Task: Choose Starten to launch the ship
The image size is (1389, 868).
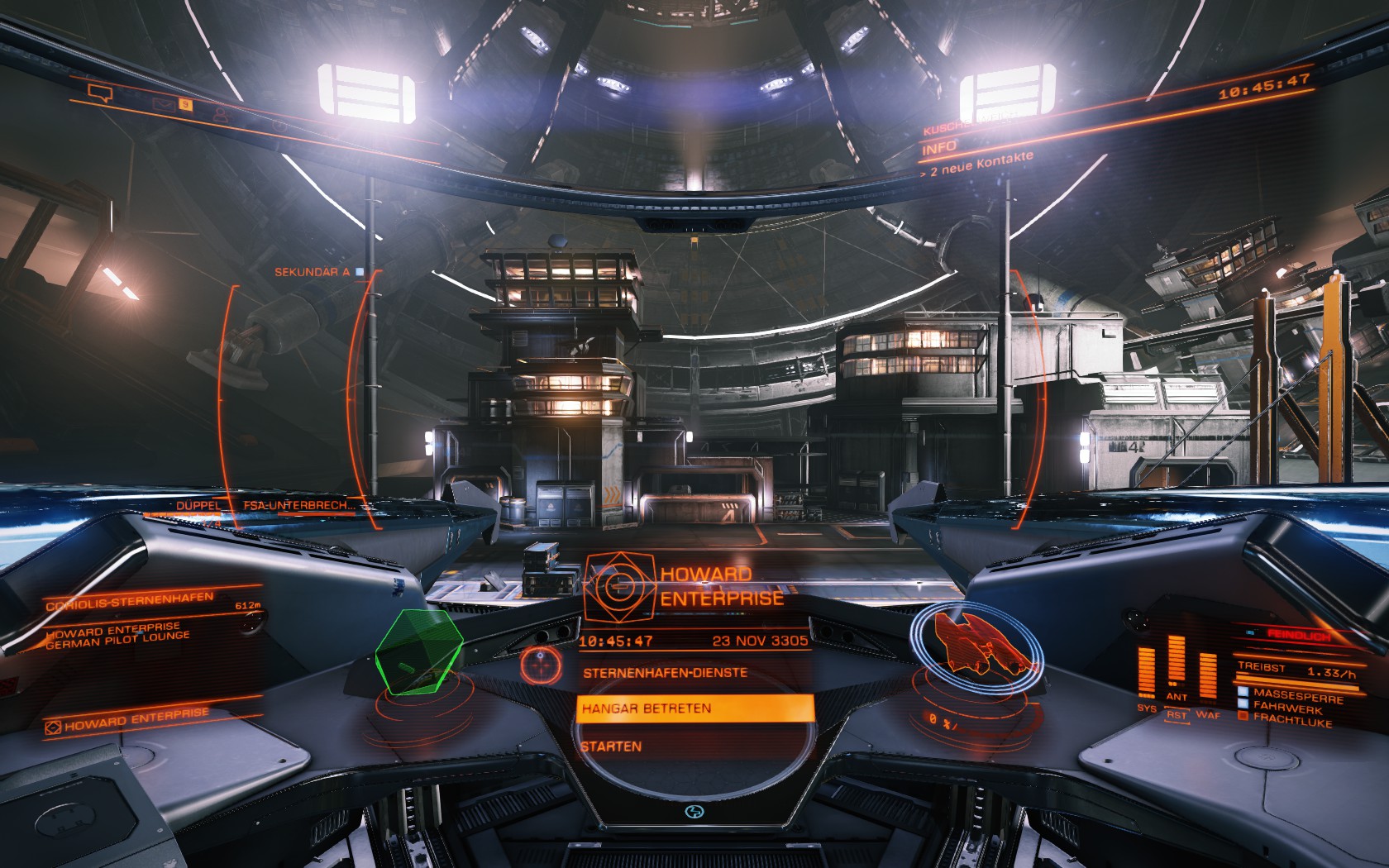Action: click(611, 746)
